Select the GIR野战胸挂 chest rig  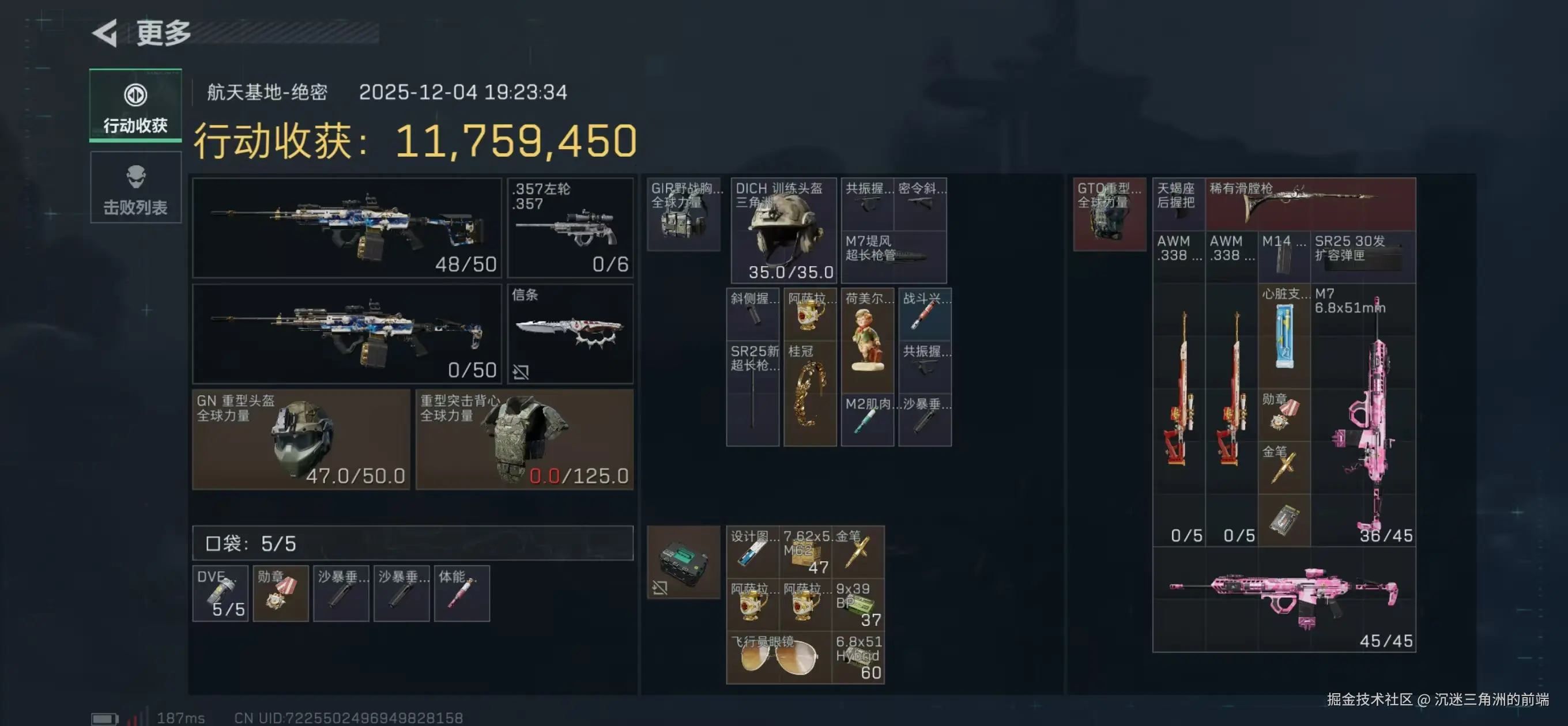click(683, 214)
